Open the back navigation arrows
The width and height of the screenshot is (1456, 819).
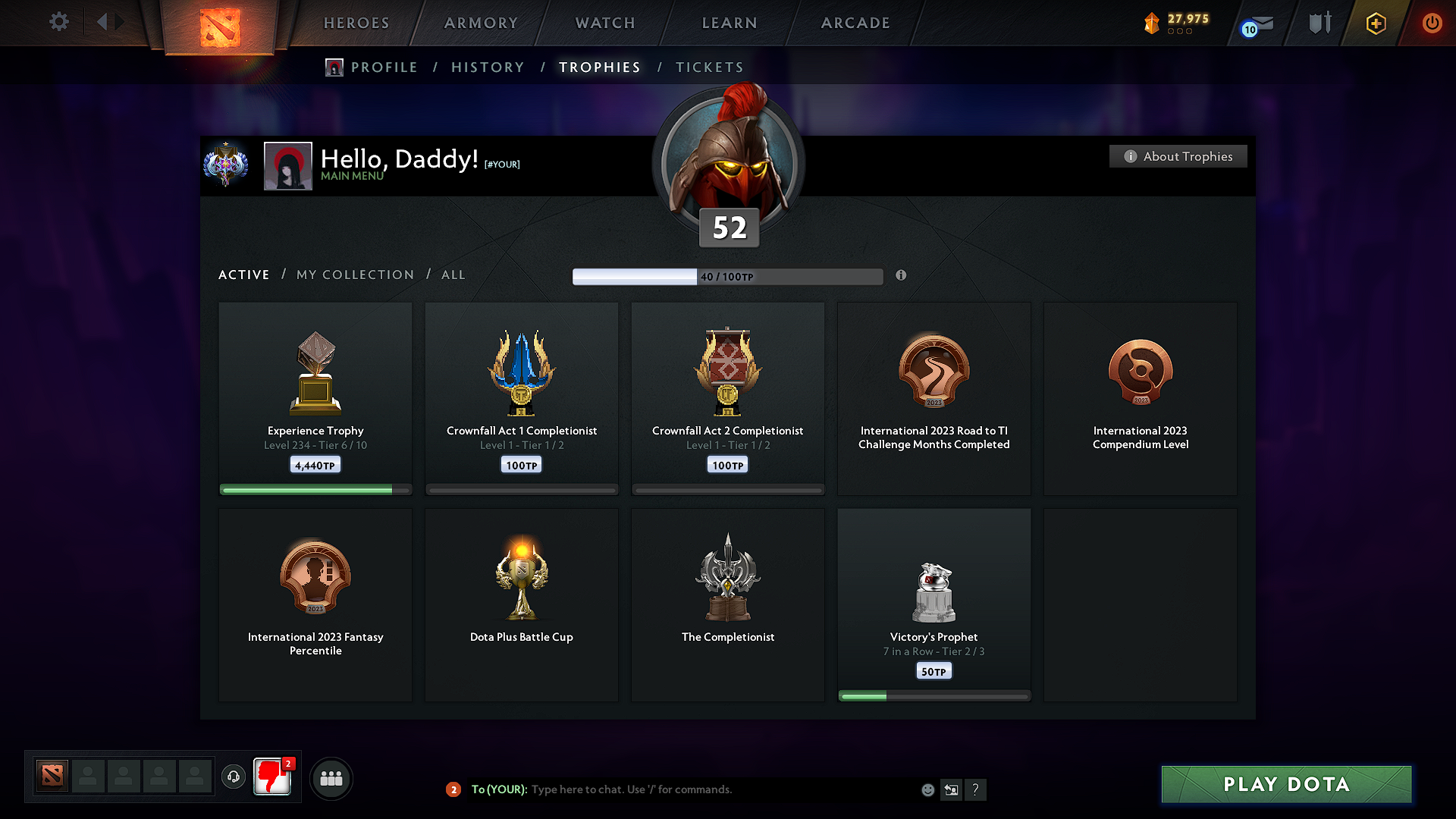(x=110, y=22)
